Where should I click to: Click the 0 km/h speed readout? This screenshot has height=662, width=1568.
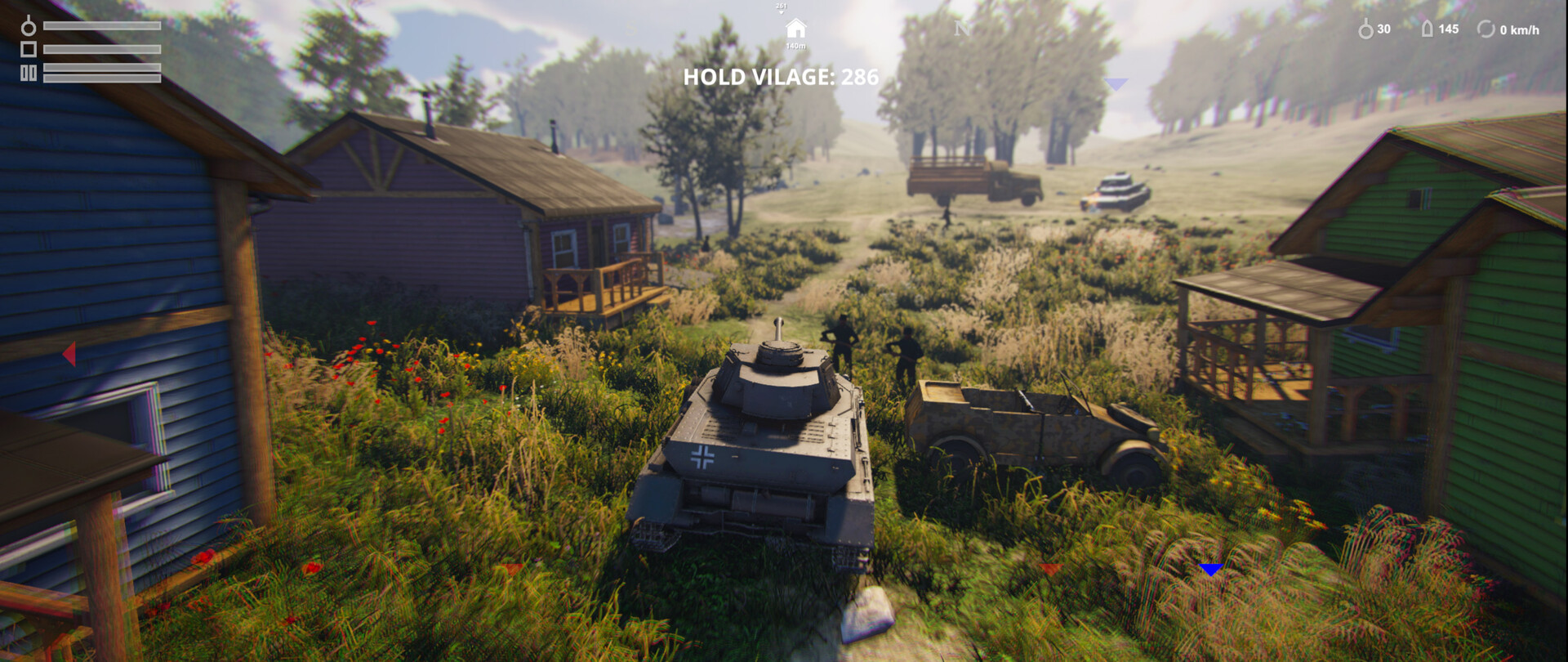[x=1518, y=29]
